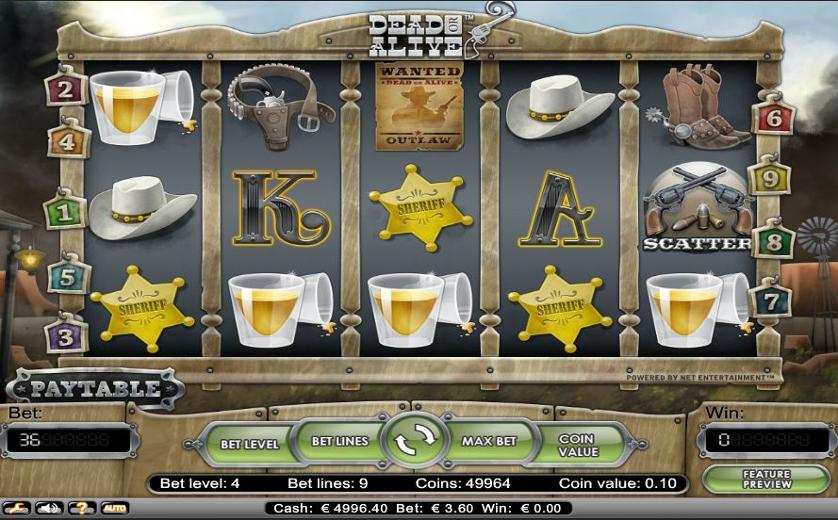Choose bet line 8 marker
838x520 pixels.
coord(773,241)
